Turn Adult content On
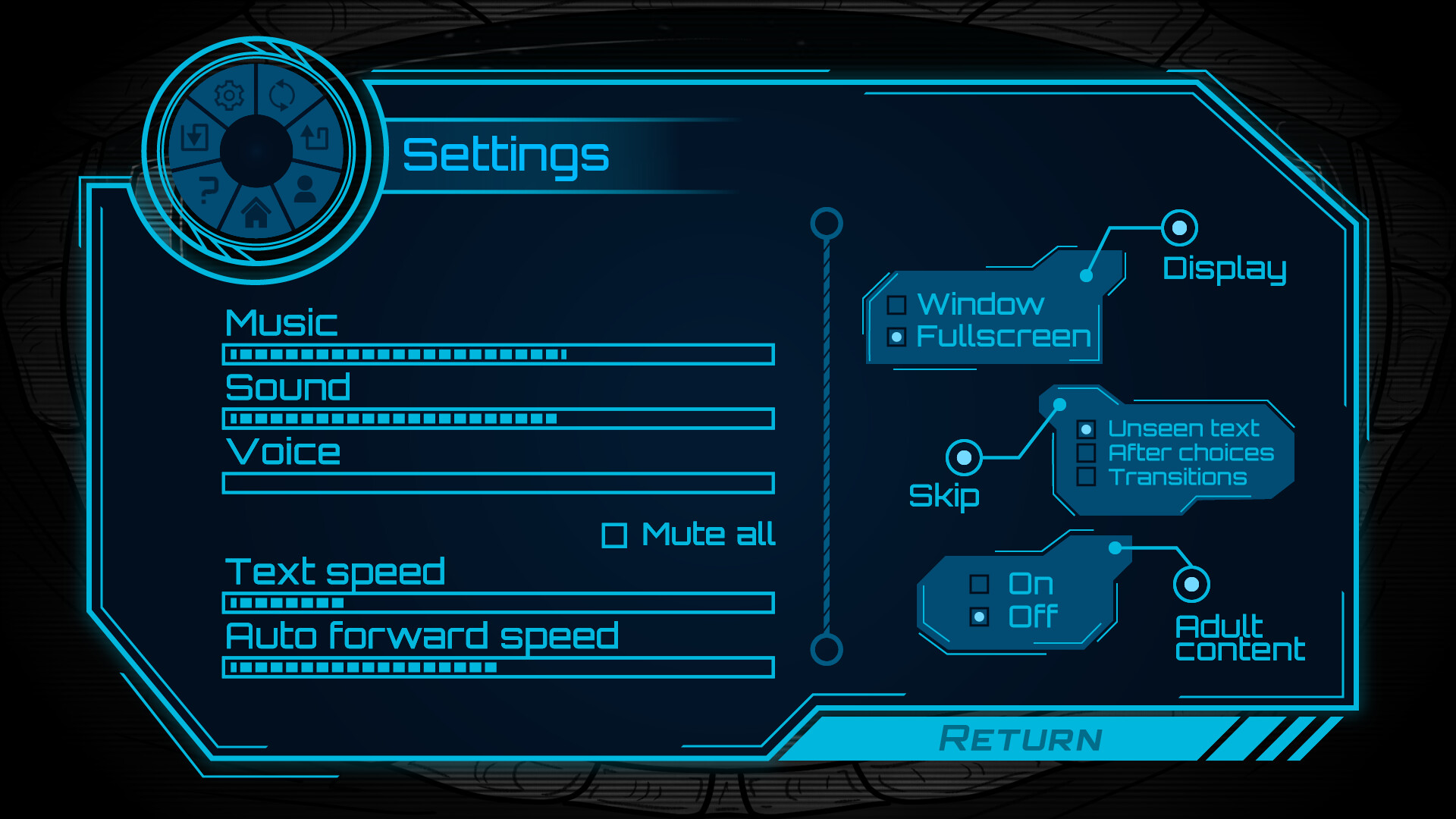This screenshot has width=1456, height=819. tap(981, 585)
